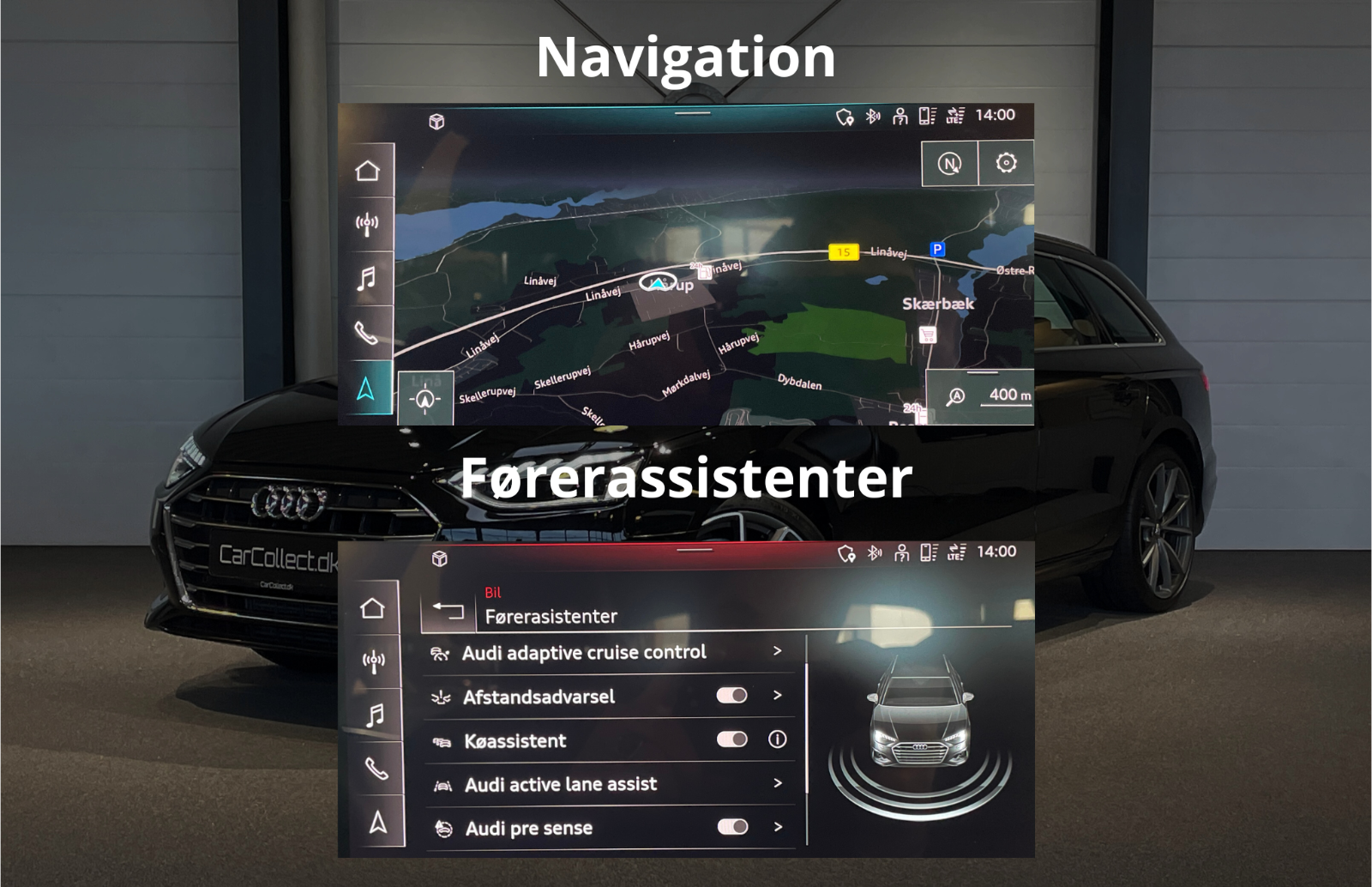Expand the Afstandsadvarsel submenu arrow
The image size is (1372, 887).
click(778, 695)
